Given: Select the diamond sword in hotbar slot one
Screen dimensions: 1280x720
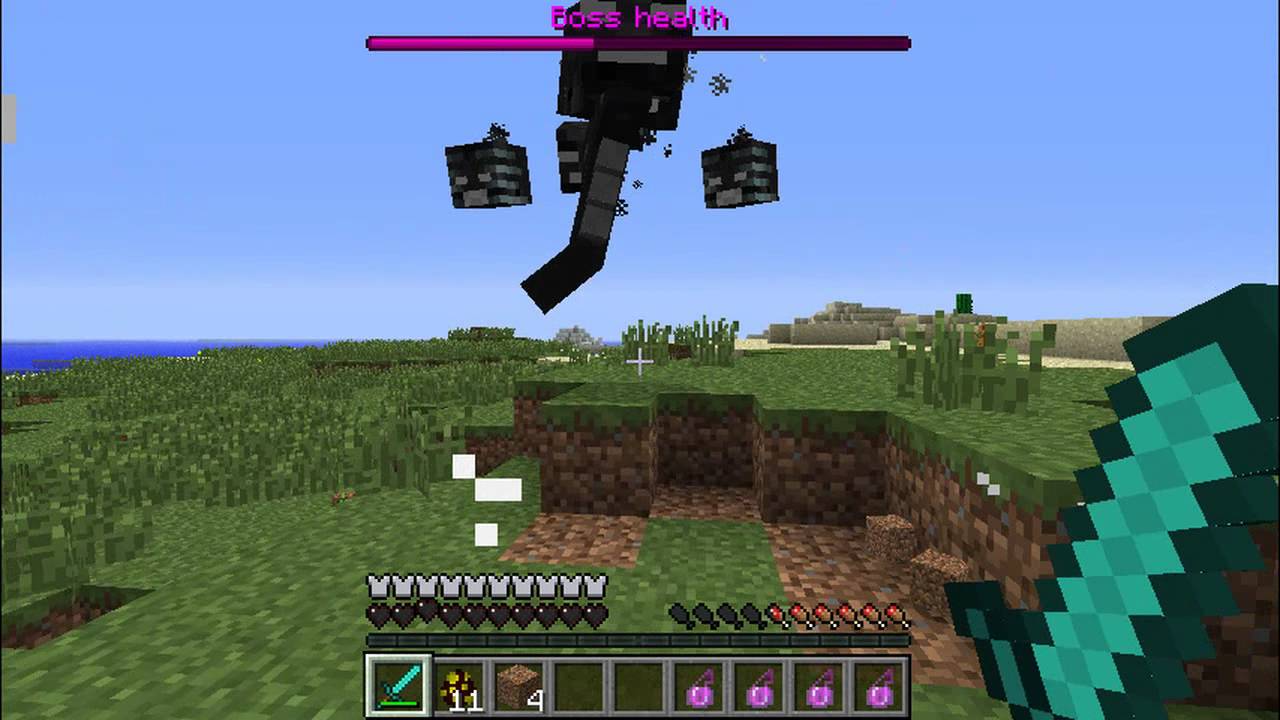Looking at the screenshot, I should tap(399, 684).
